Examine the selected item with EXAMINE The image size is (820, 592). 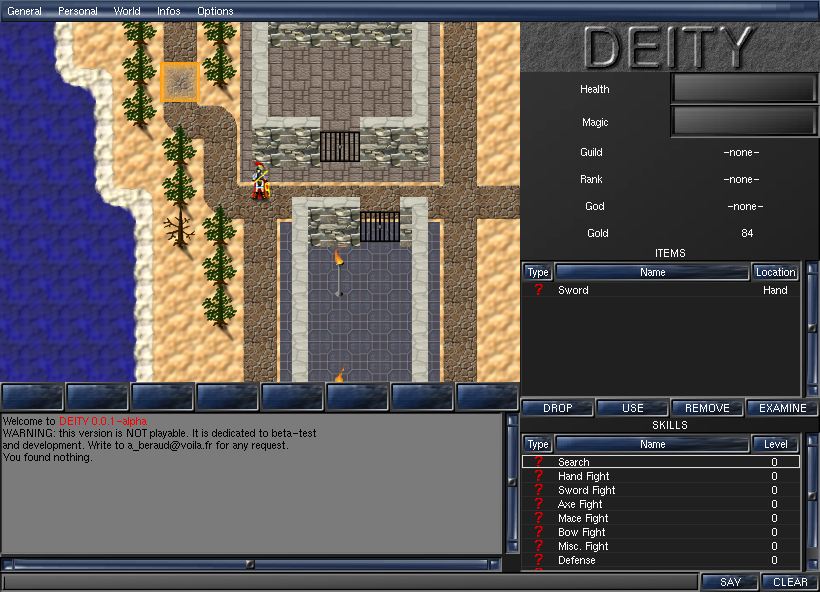pos(782,408)
